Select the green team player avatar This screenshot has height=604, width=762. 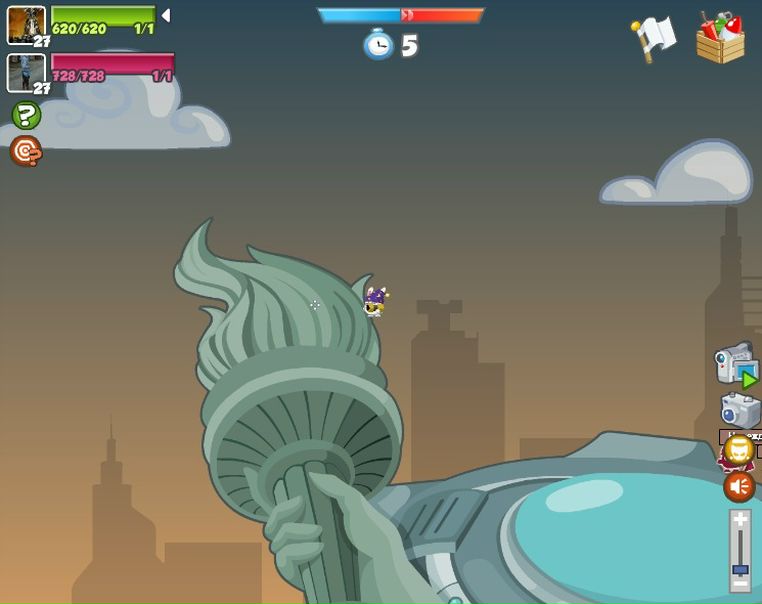(x=26, y=24)
